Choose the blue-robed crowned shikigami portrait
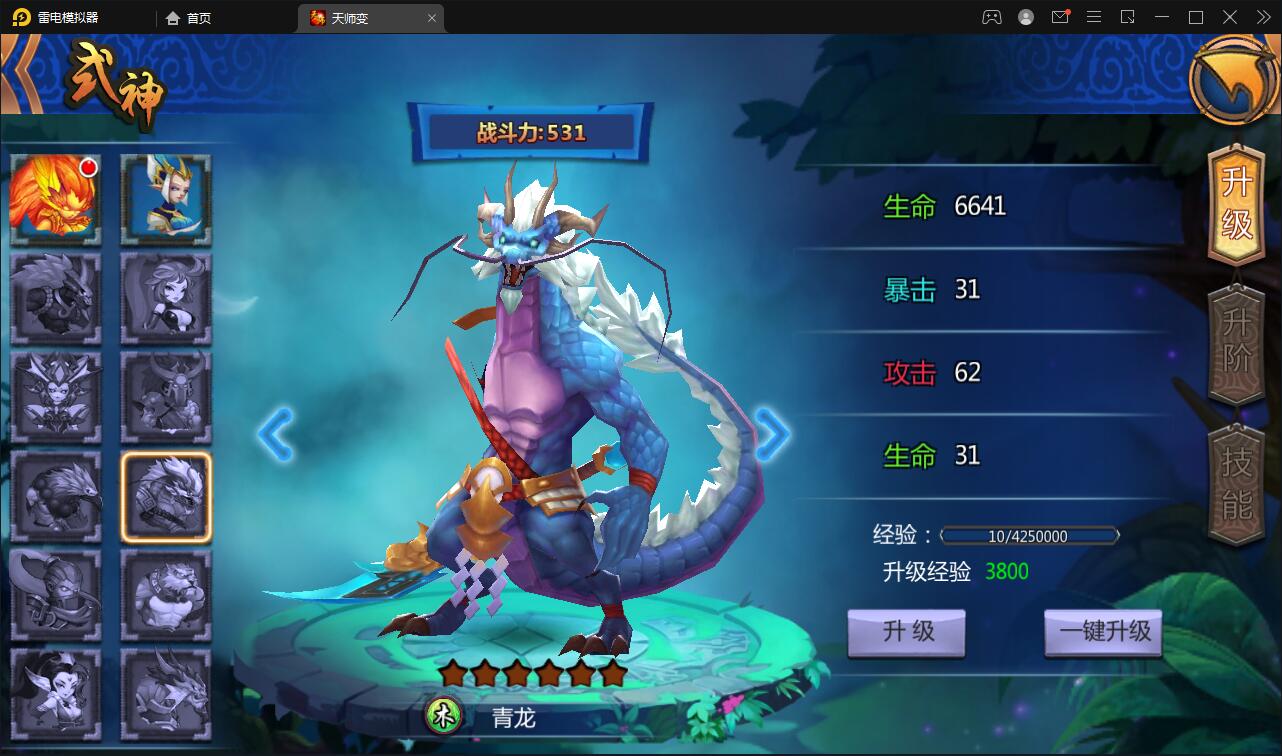 point(166,198)
